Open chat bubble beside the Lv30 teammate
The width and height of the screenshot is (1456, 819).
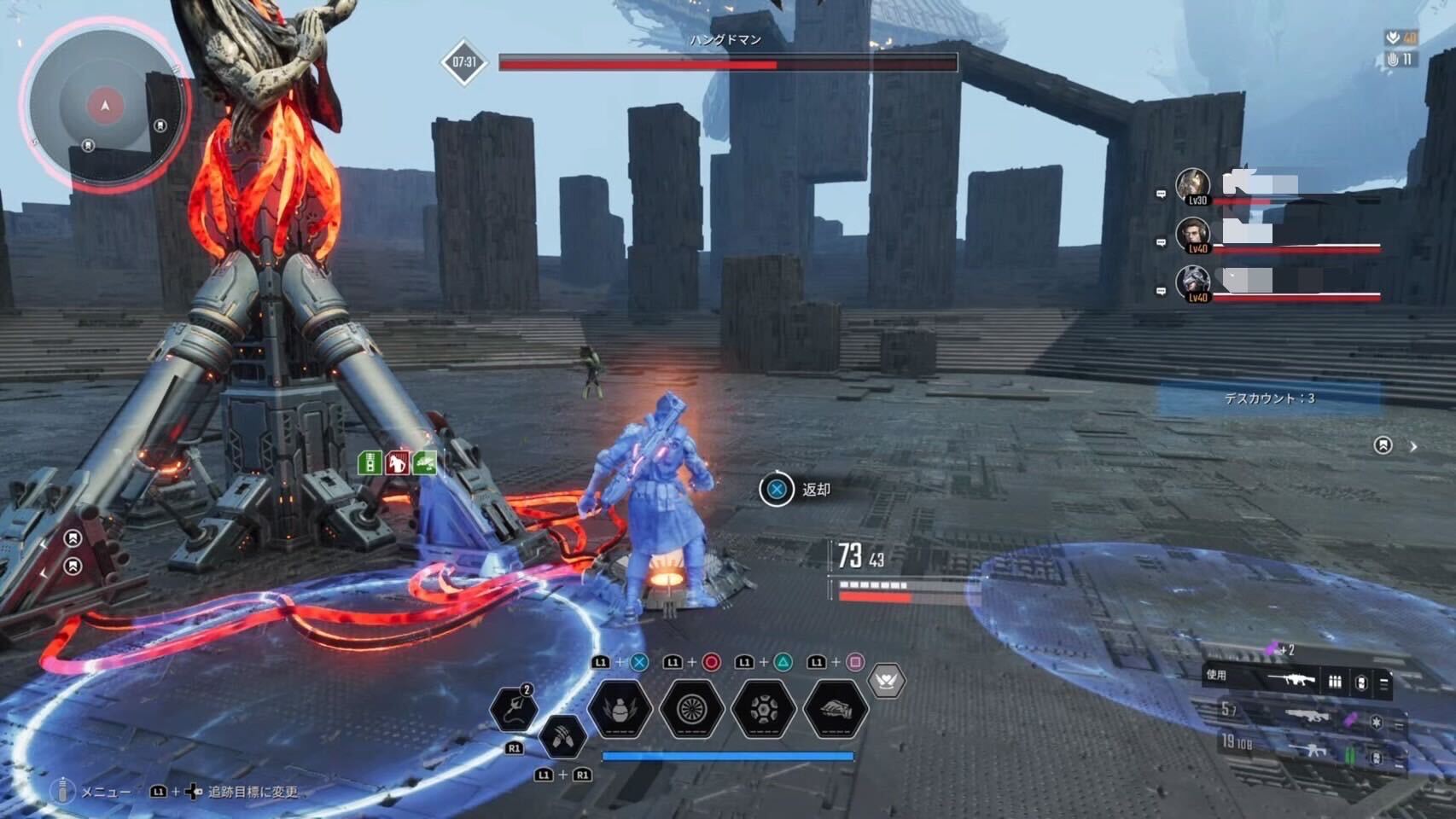point(1161,195)
